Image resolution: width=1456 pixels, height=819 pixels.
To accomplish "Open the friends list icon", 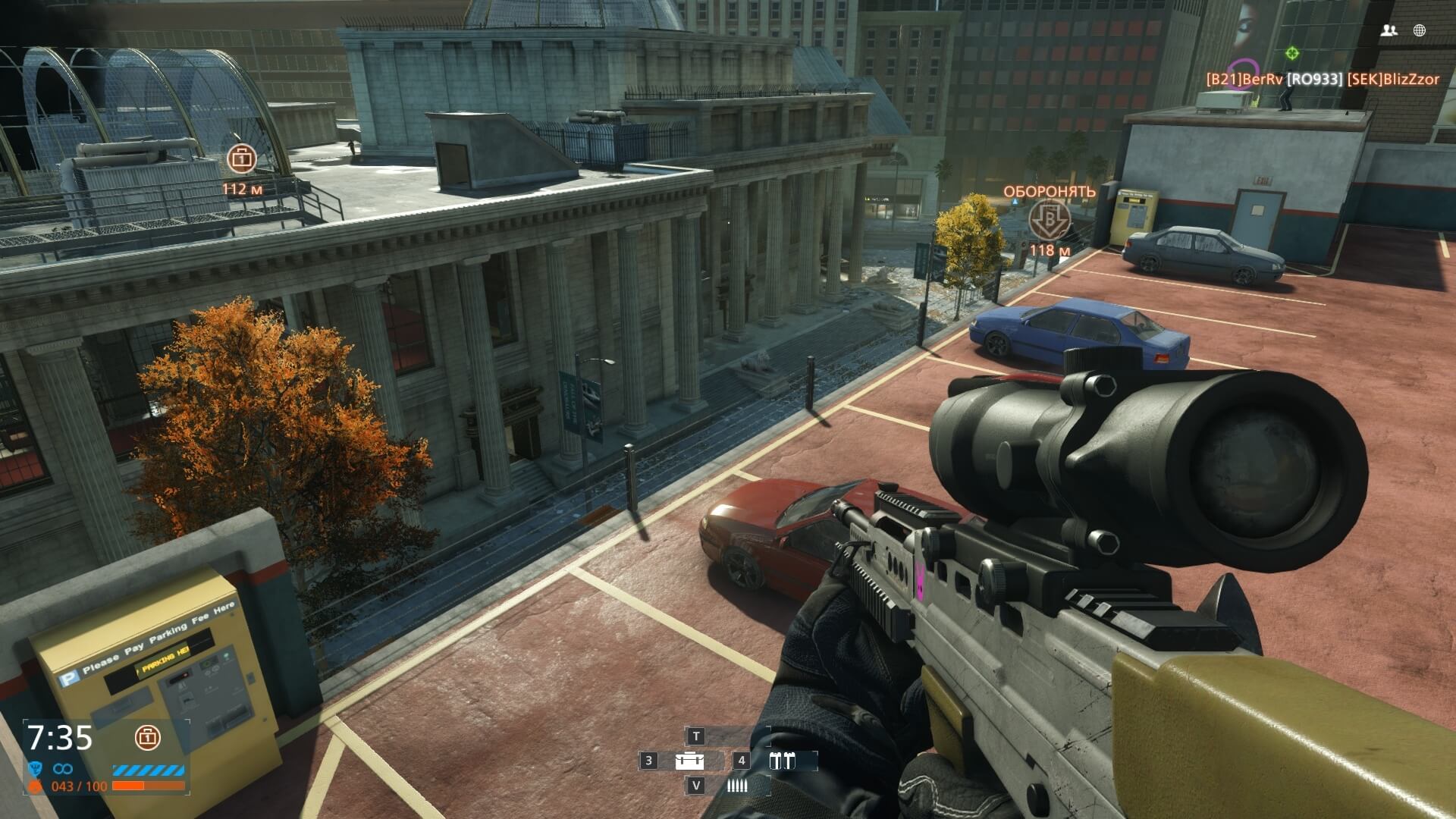I will pyautogui.click(x=1389, y=30).
